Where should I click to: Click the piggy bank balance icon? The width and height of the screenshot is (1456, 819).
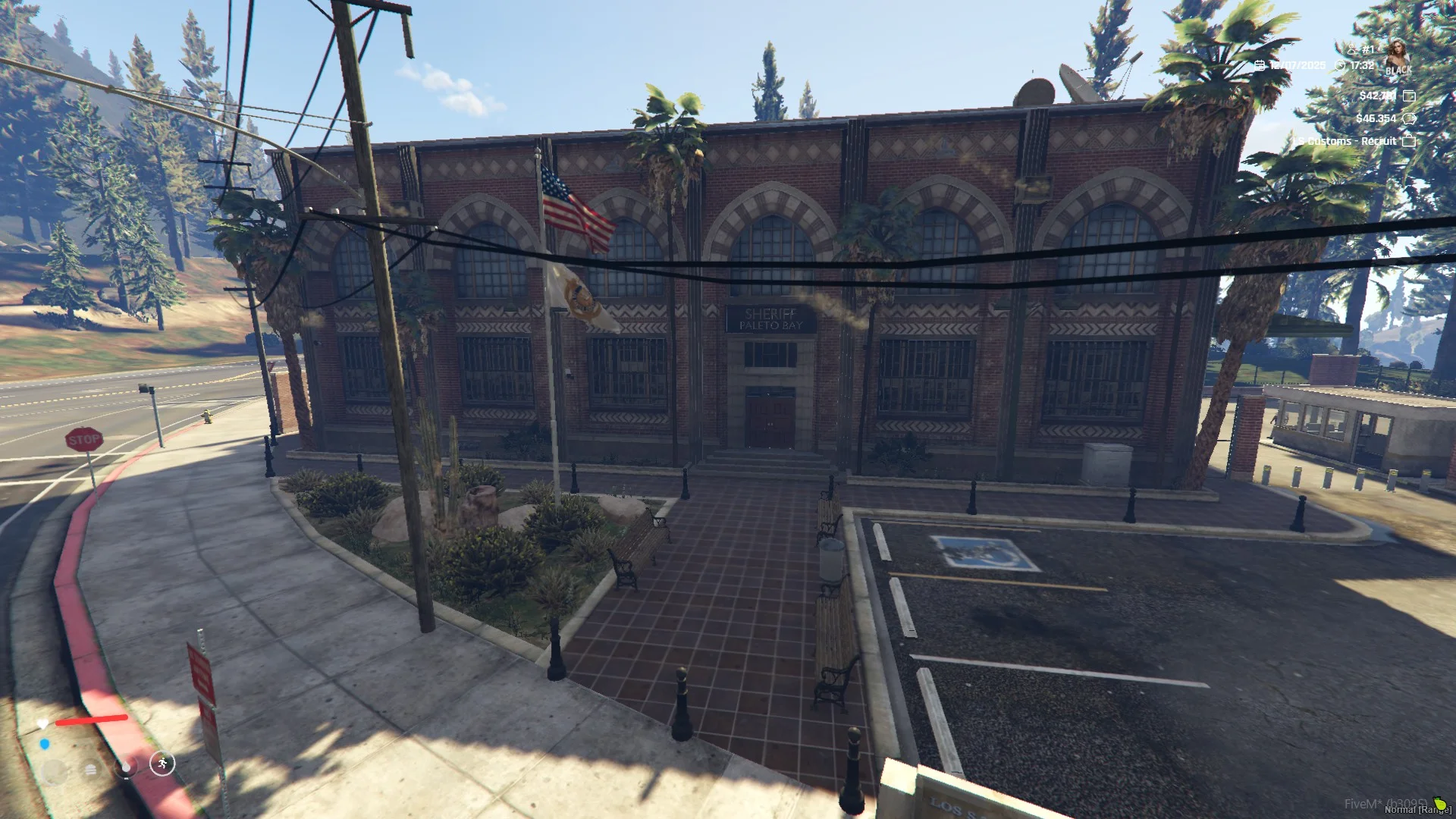(1409, 118)
